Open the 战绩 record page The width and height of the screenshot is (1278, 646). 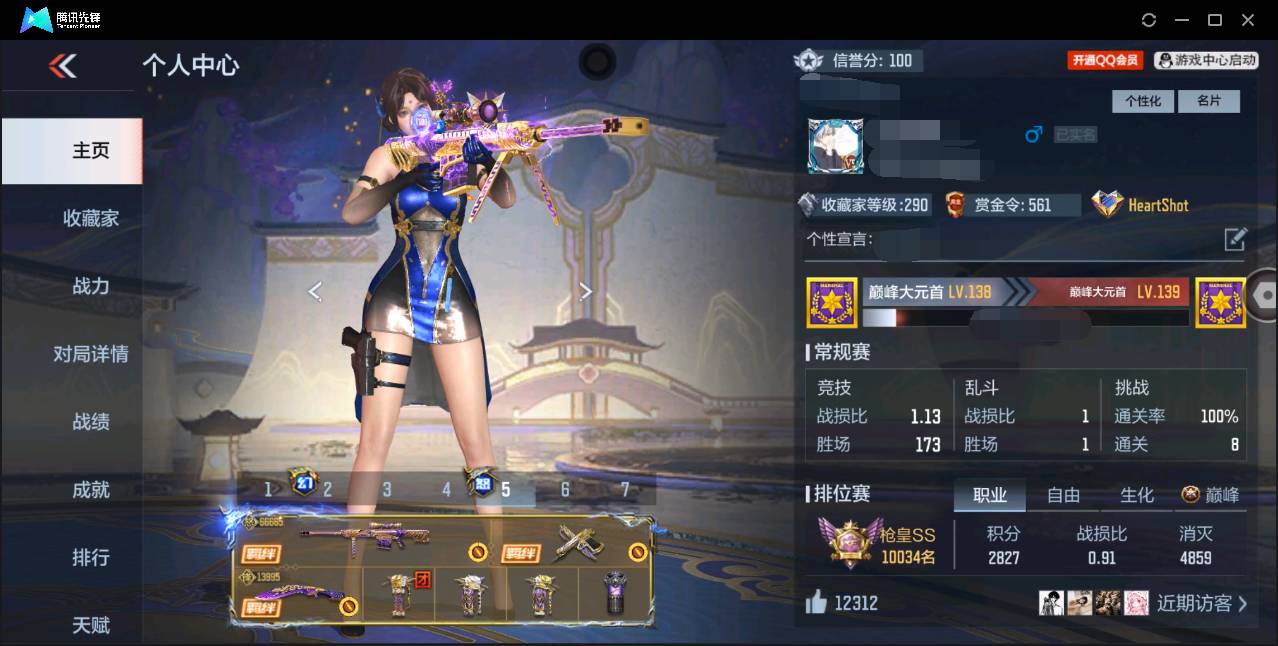coord(90,422)
